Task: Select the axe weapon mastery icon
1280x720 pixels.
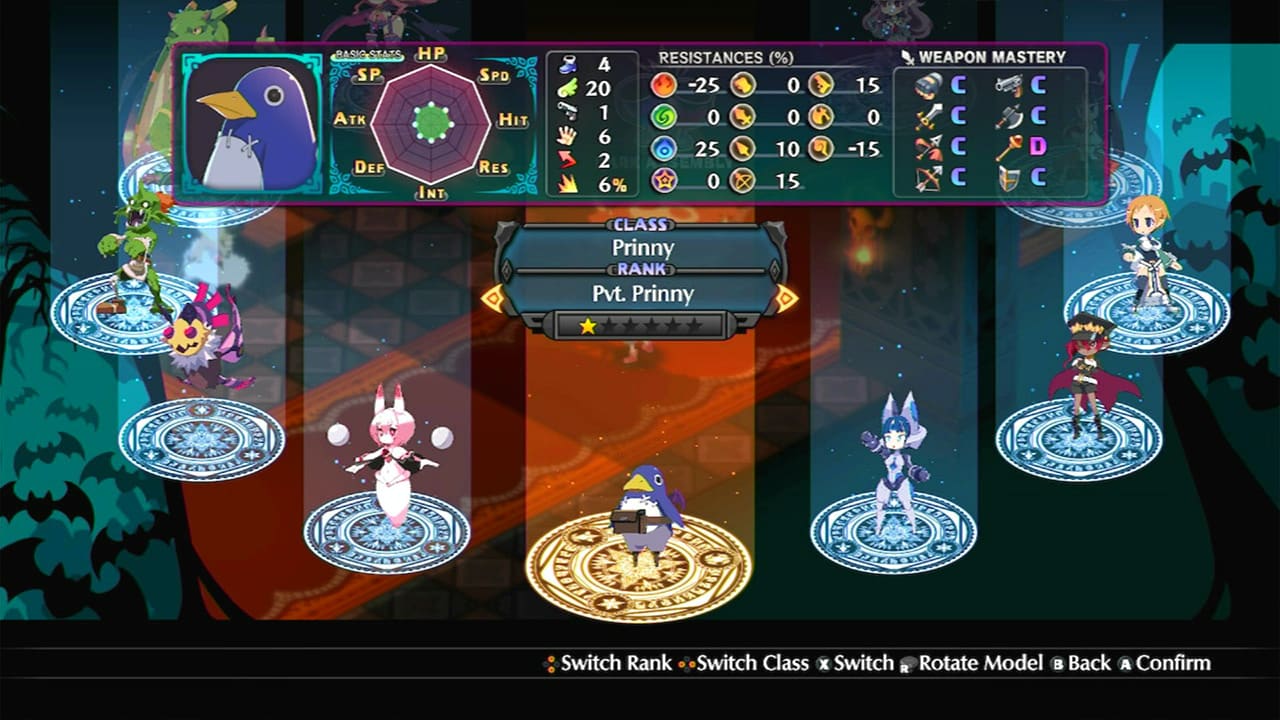Action: coord(1010,118)
